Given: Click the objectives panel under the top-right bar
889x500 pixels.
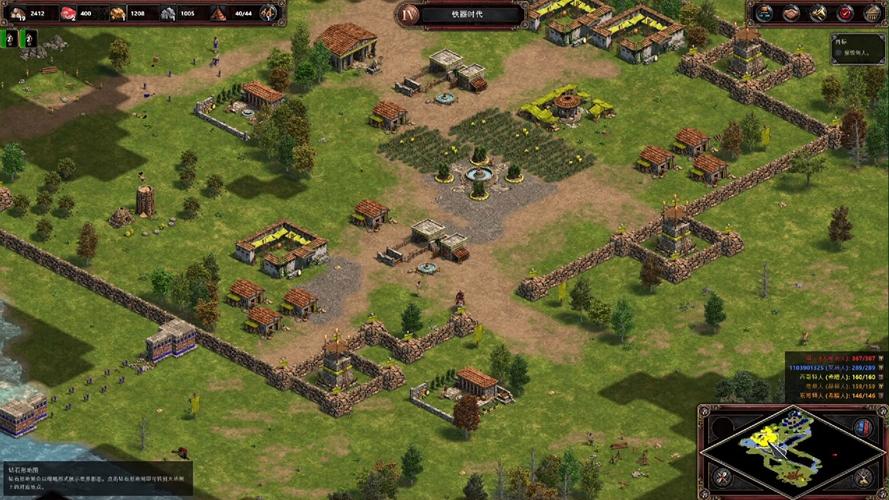Looking at the screenshot, I should point(857,48).
